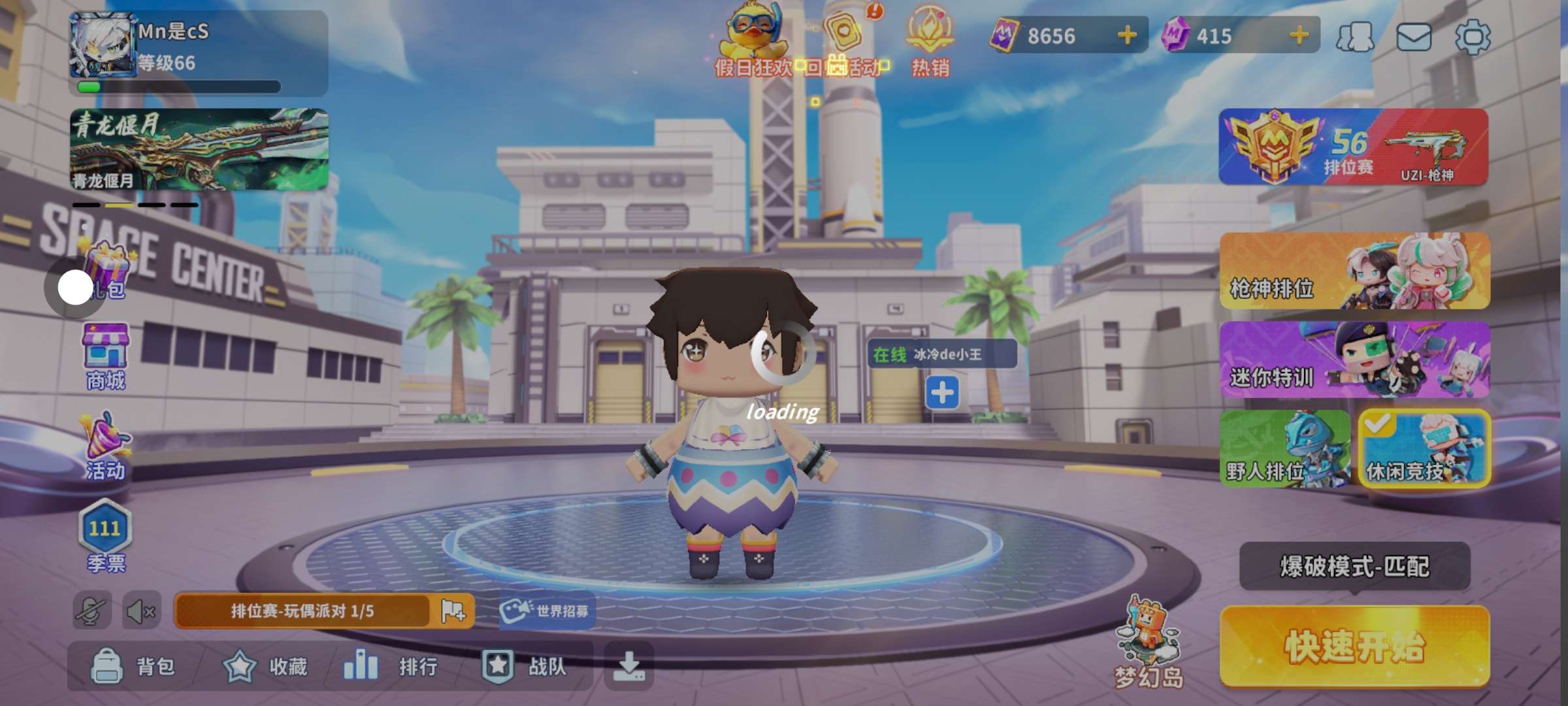
Task: Open the friends list icon
Action: coord(1355,37)
